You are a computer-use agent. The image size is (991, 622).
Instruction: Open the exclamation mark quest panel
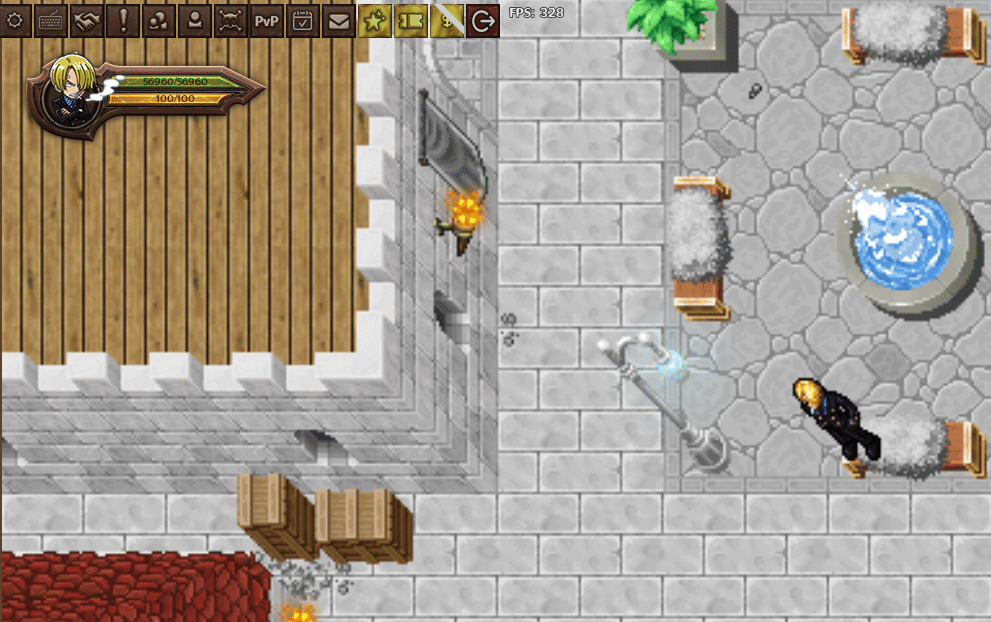[x=123, y=20]
